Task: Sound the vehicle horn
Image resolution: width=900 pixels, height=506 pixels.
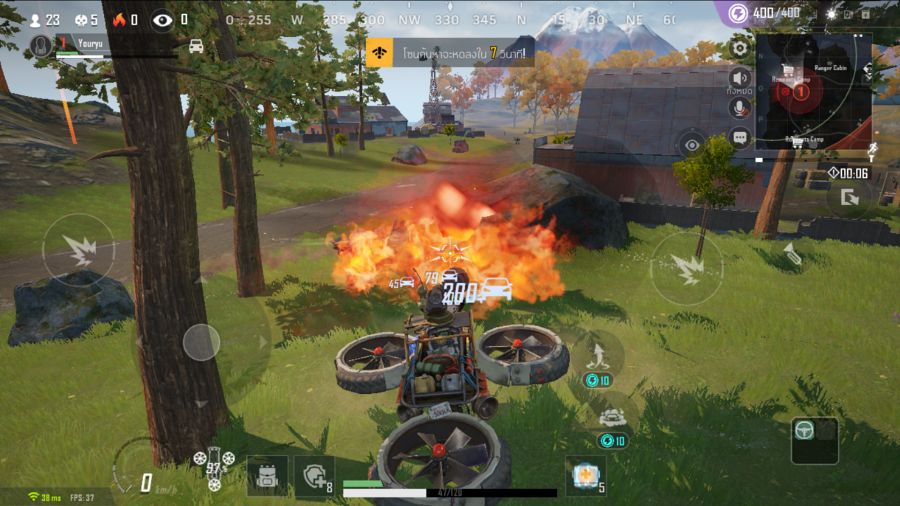Action: click(793, 255)
